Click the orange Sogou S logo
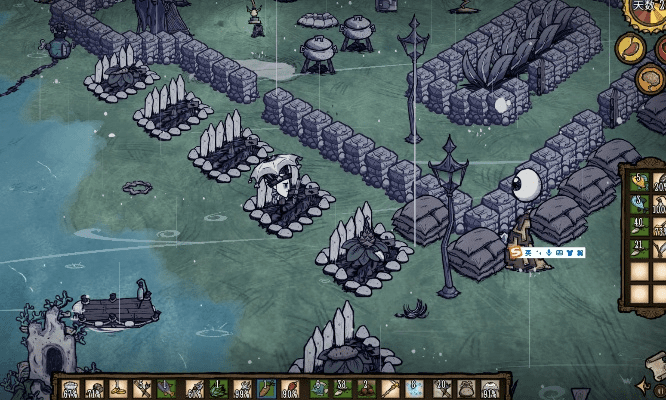 click(x=516, y=253)
